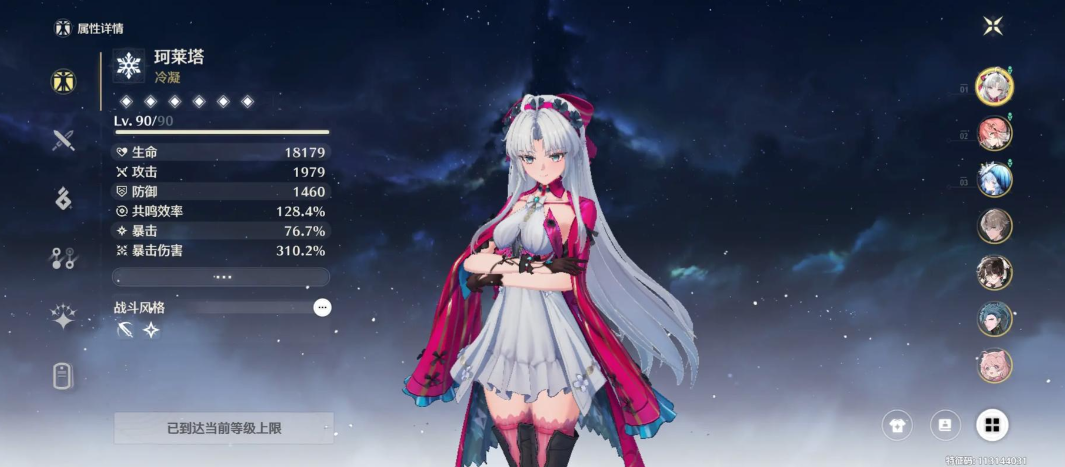This screenshot has width=1065, height=467.
Task: Open the weapon tab with crossed swords
Action: tap(64, 140)
